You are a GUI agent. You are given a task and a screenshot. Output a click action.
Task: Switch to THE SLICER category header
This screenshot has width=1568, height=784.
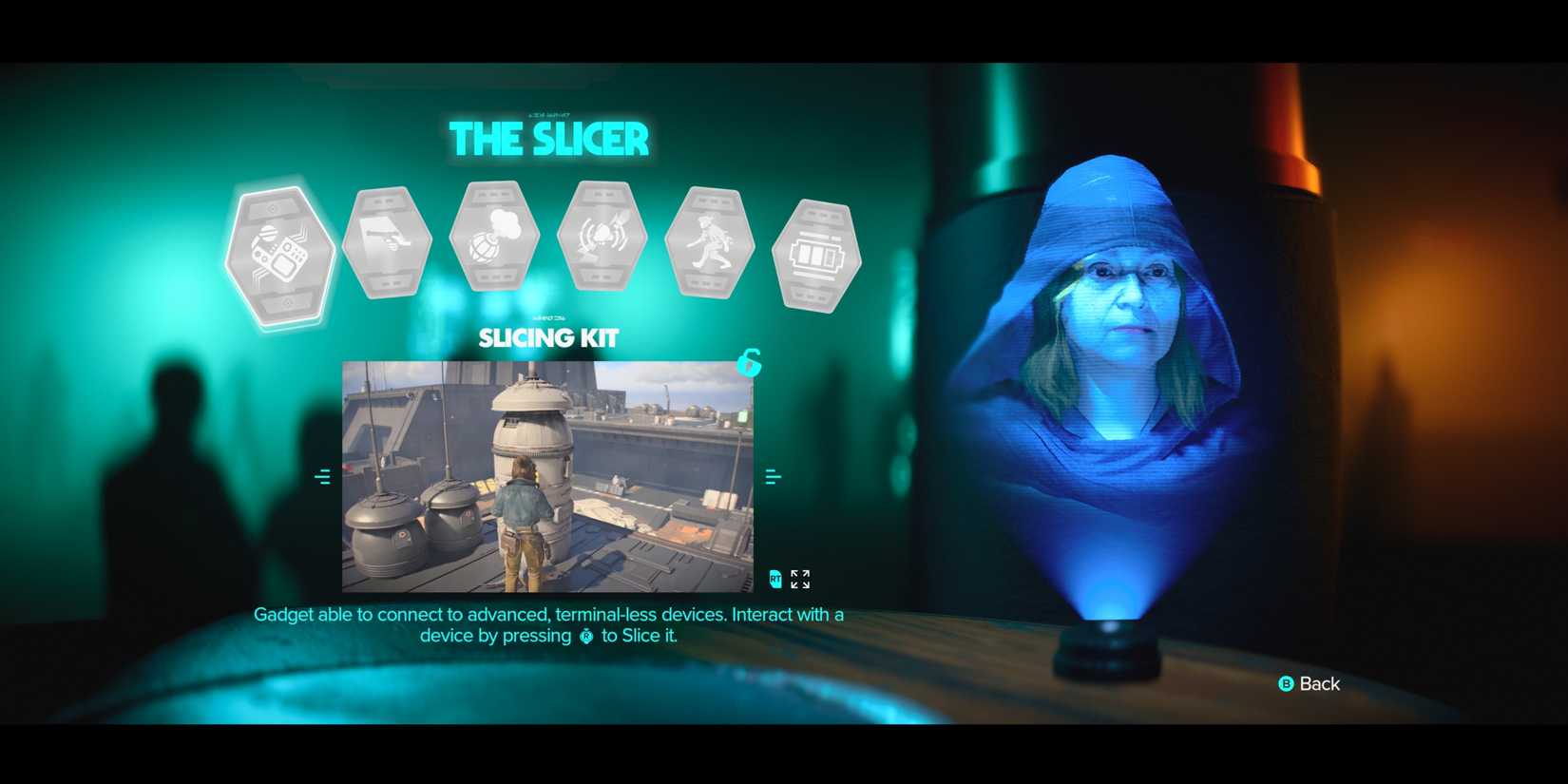coord(549,139)
